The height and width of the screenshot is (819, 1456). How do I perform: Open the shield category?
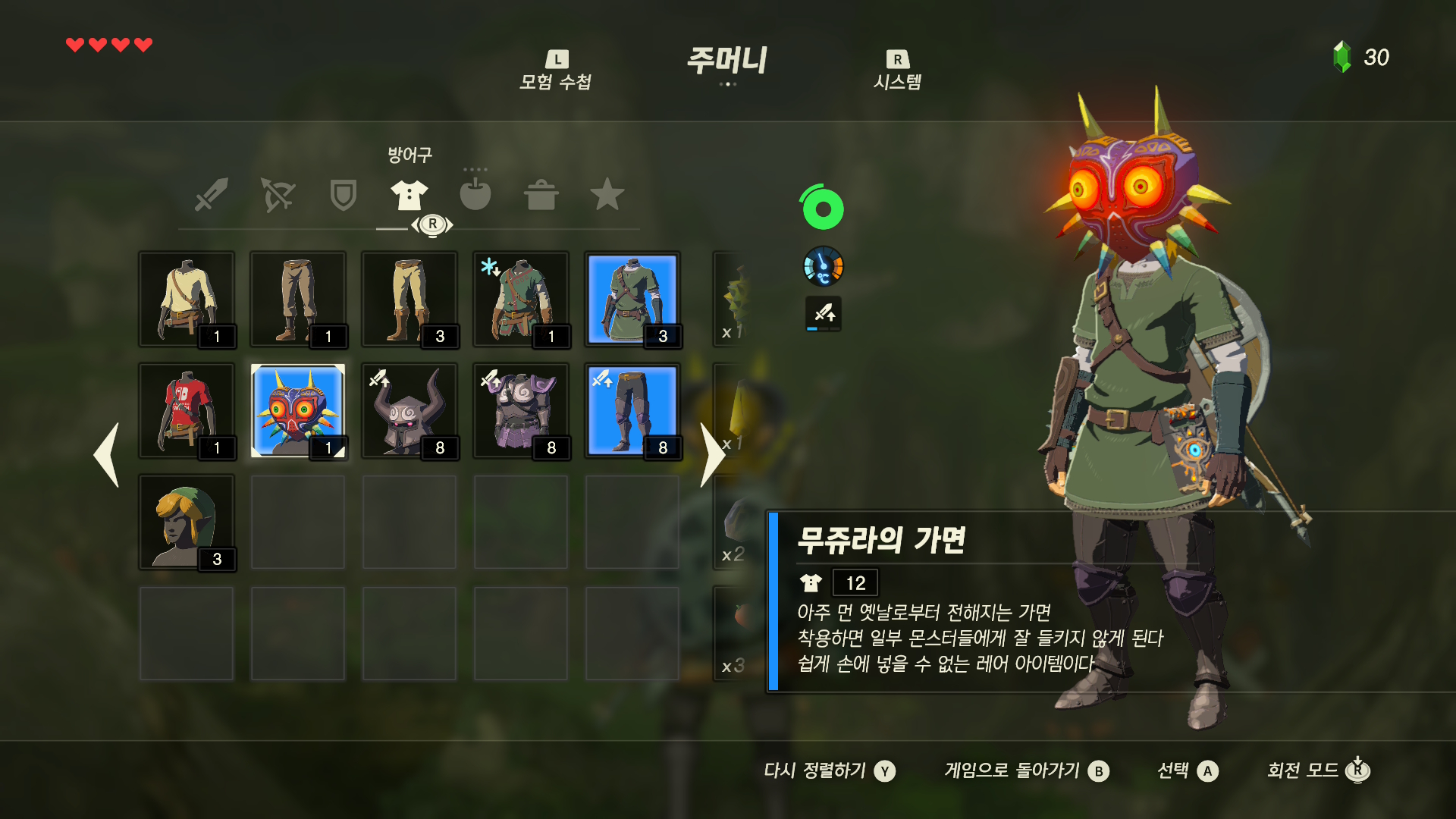tap(343, 195)
